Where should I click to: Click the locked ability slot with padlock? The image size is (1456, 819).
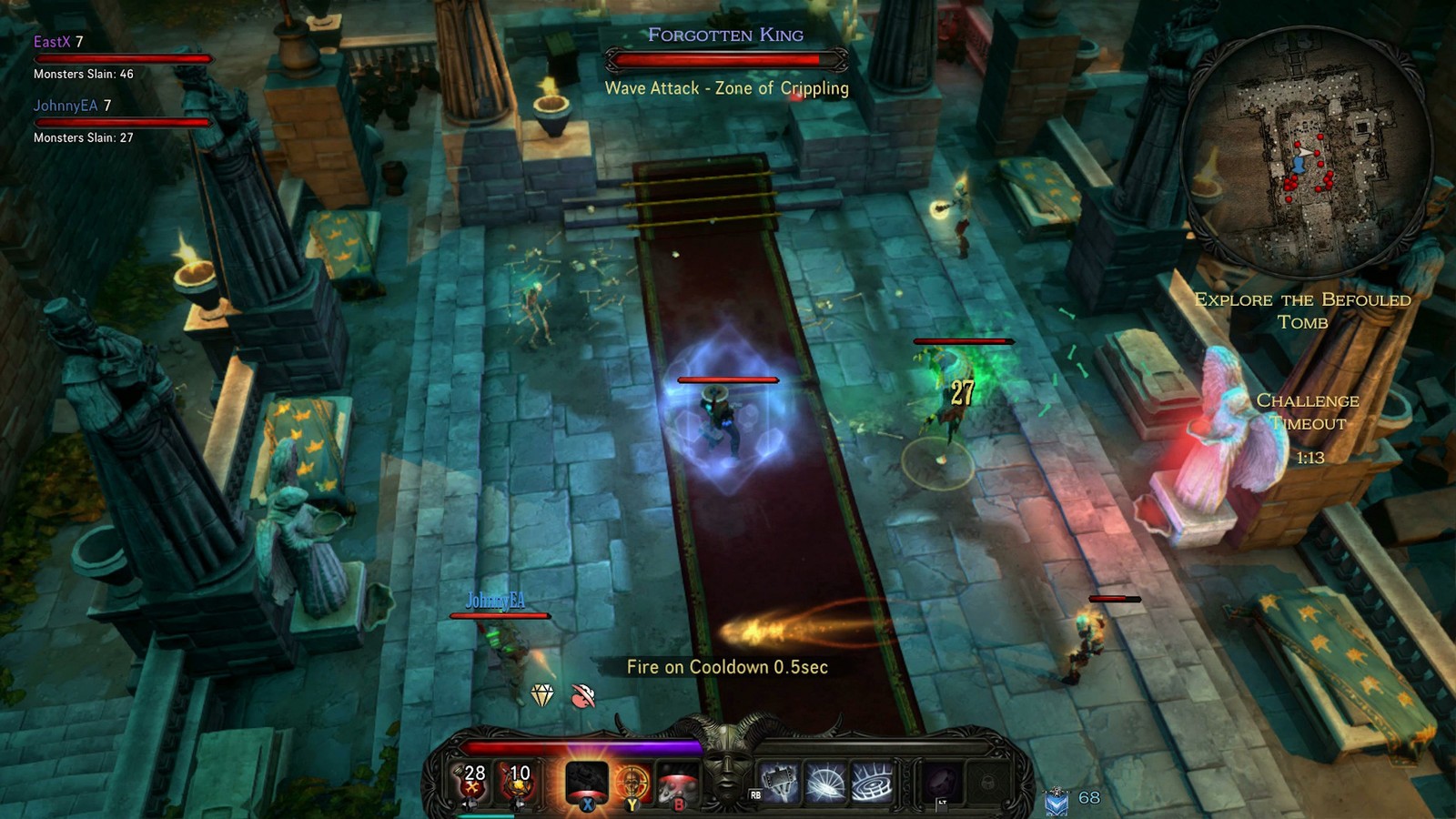(987, 783)
